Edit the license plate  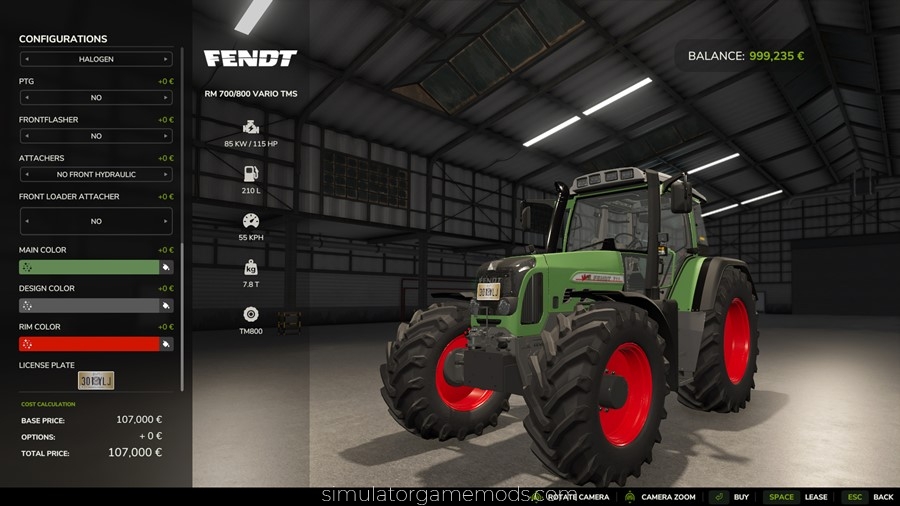click(96, 380)
